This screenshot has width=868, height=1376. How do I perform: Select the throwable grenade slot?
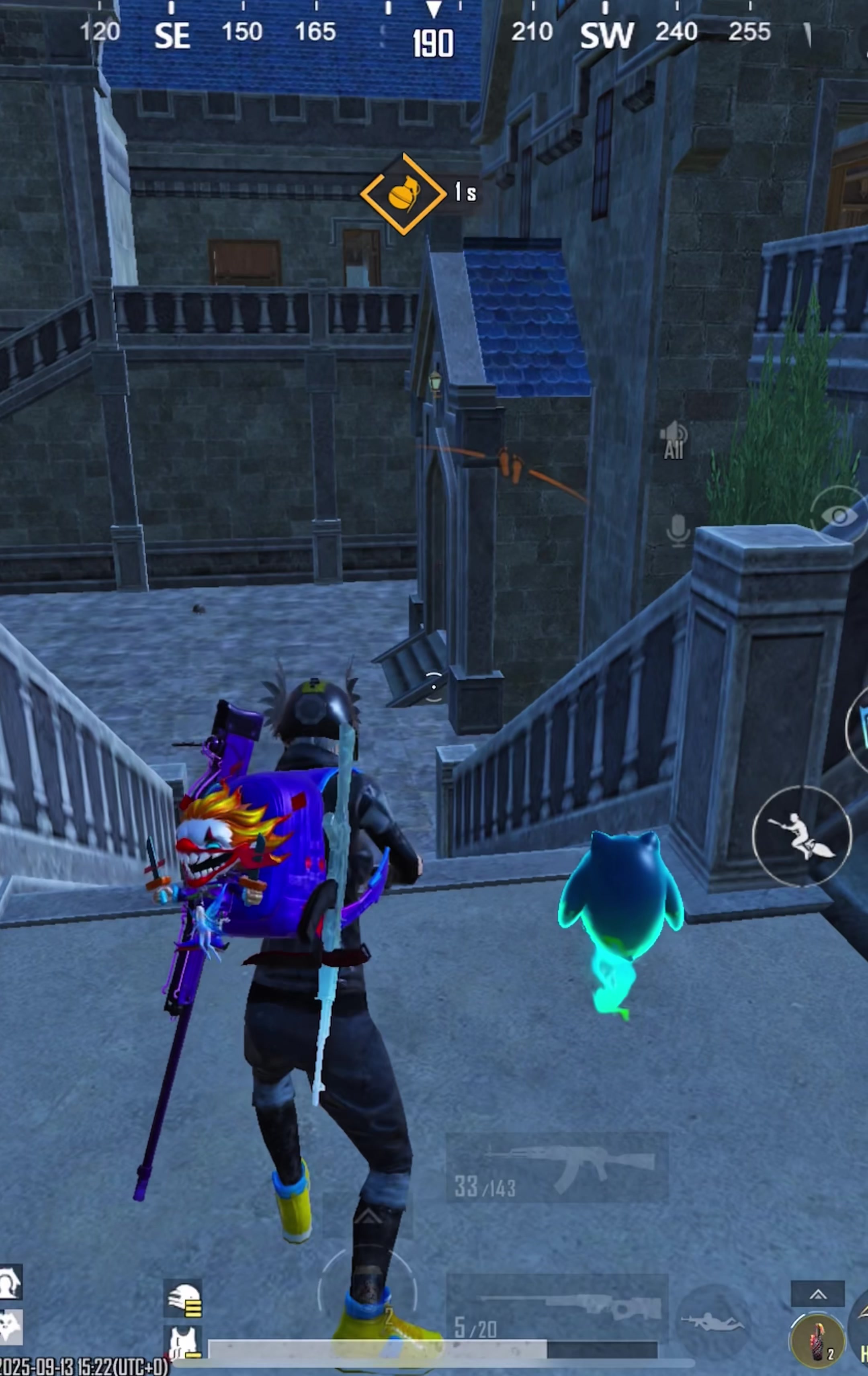click(817, 1341)
